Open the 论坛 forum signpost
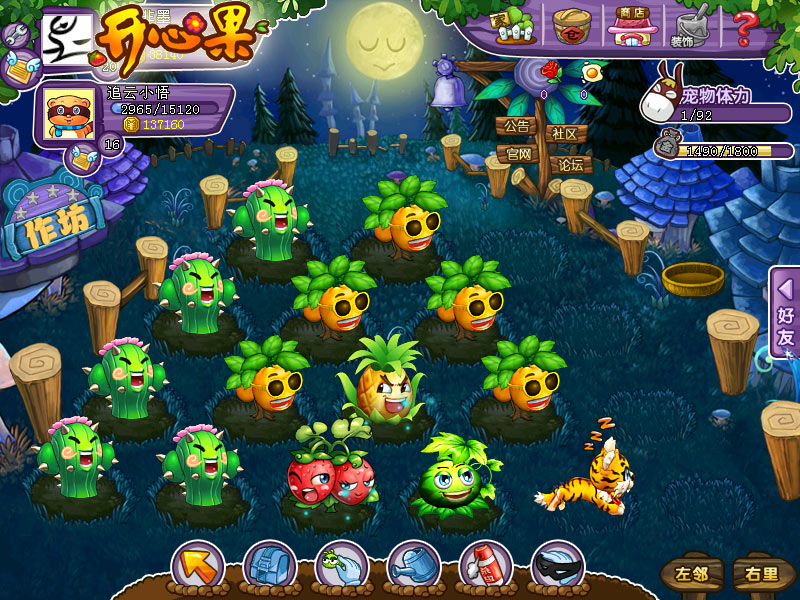 click(571, 164)
